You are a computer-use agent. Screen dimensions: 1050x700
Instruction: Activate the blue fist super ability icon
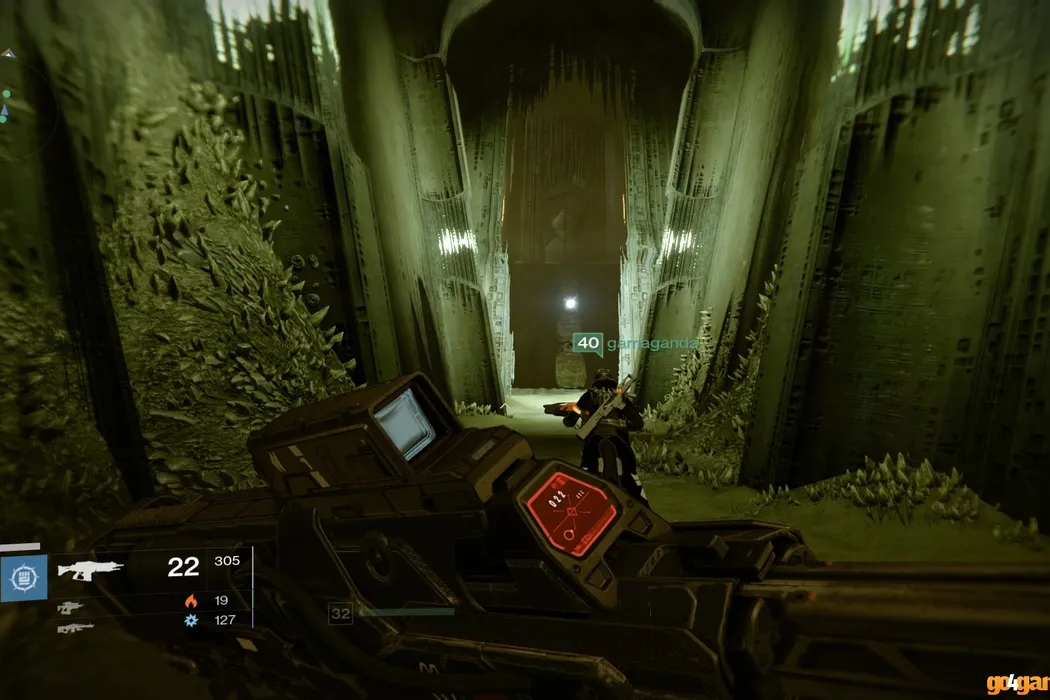(x=23, y=578)
